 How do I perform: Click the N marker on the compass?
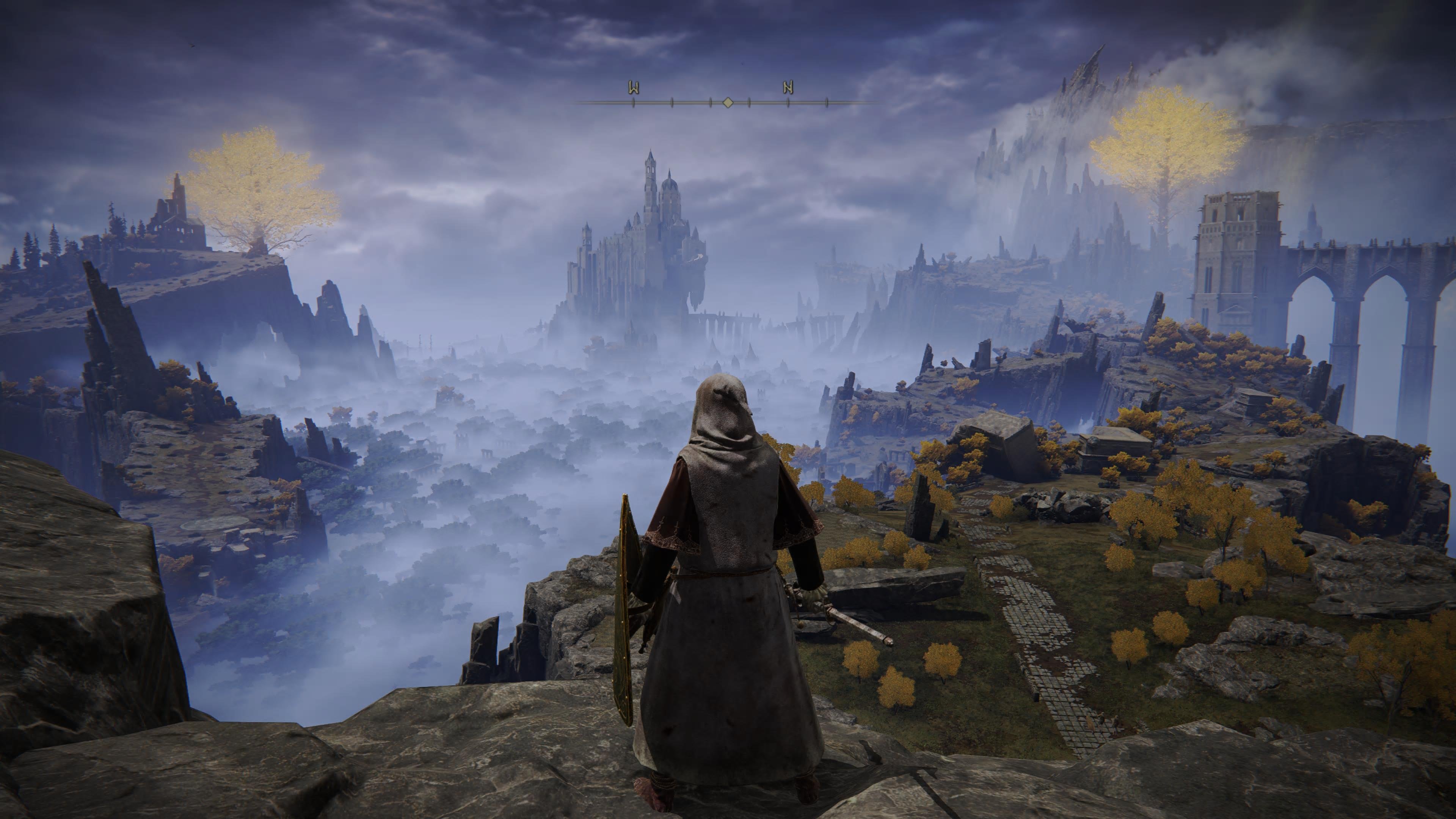[789, 88]
